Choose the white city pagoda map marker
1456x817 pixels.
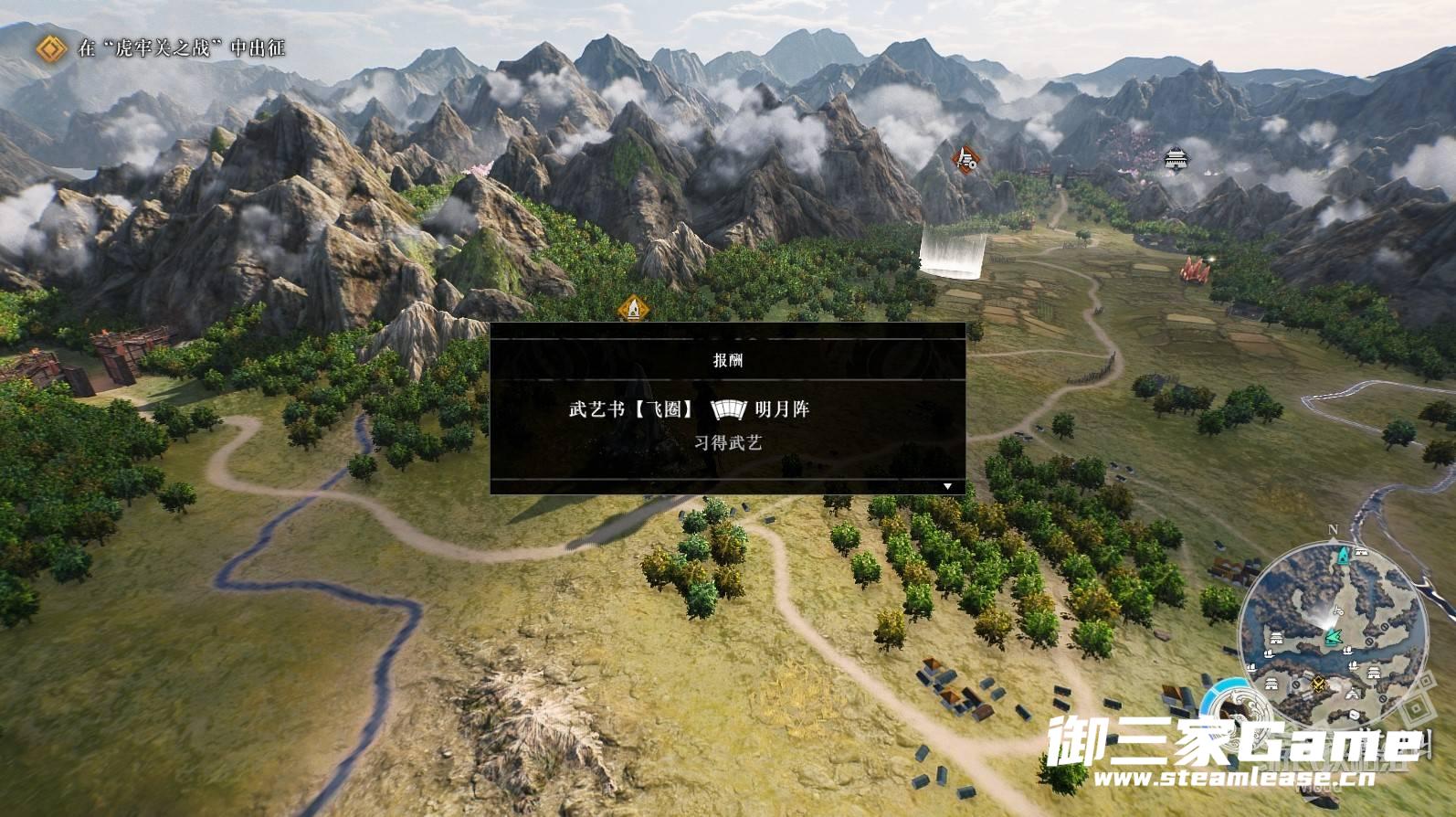tap(1175, 159)
